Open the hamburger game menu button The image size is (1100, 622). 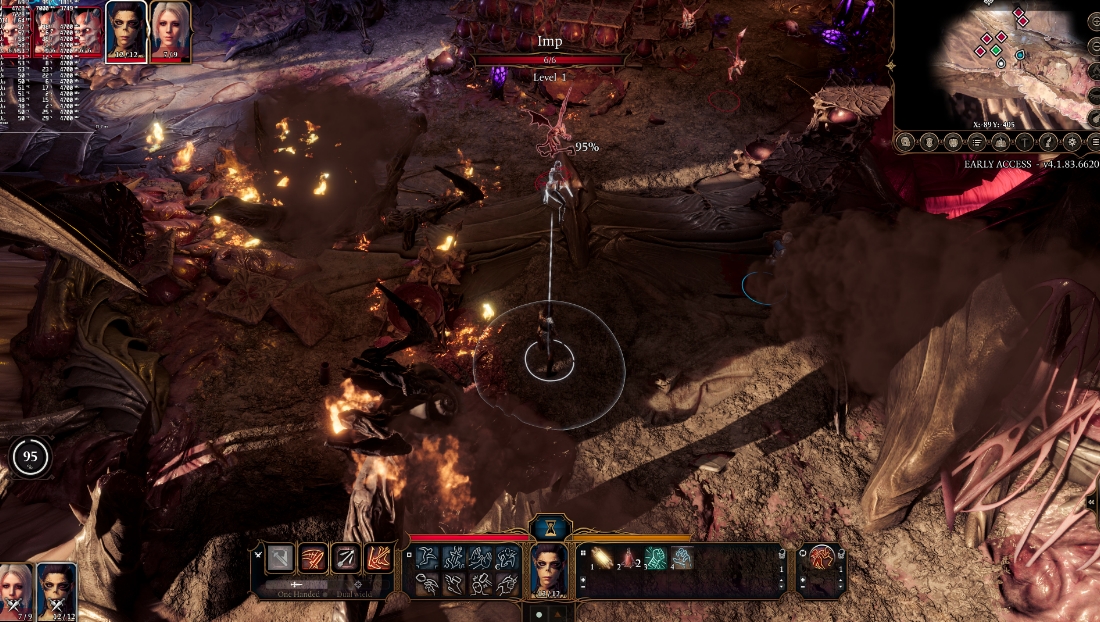pos(1094,142)
